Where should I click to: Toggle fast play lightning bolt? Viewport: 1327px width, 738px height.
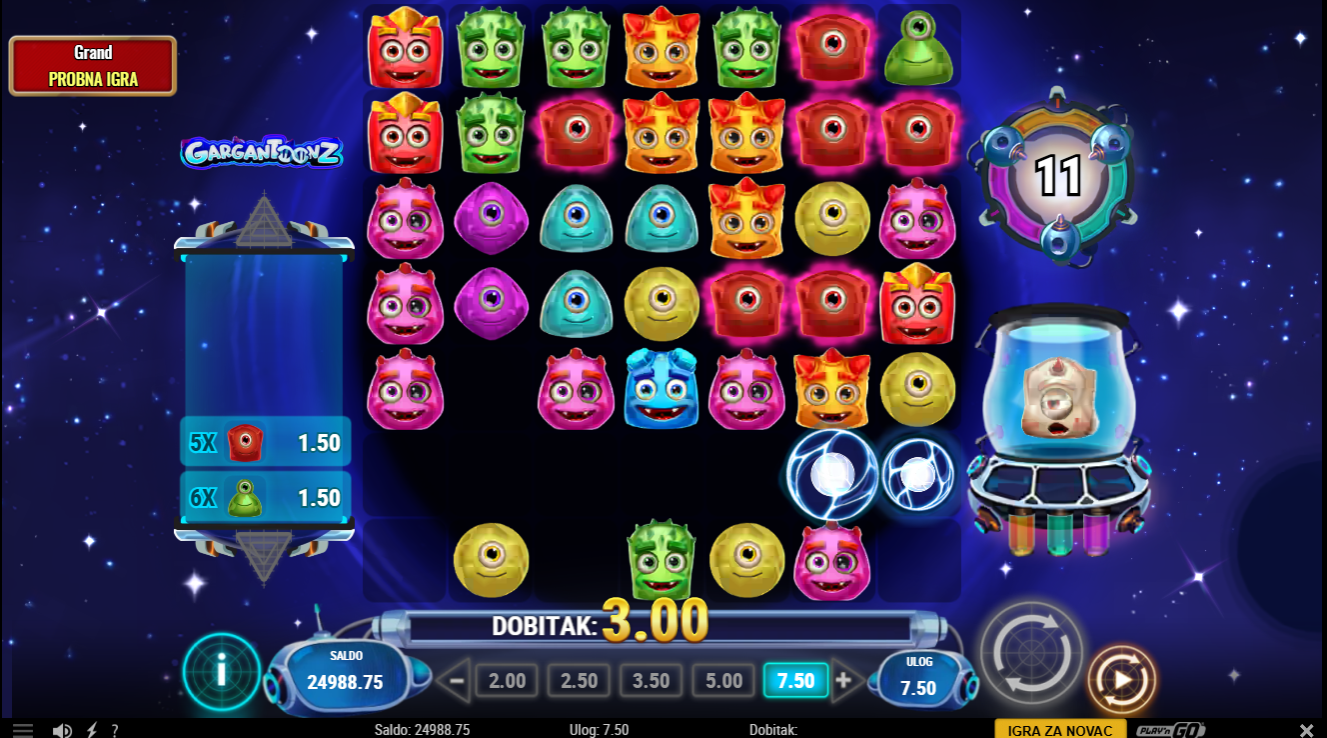click(x=92, y=730)
